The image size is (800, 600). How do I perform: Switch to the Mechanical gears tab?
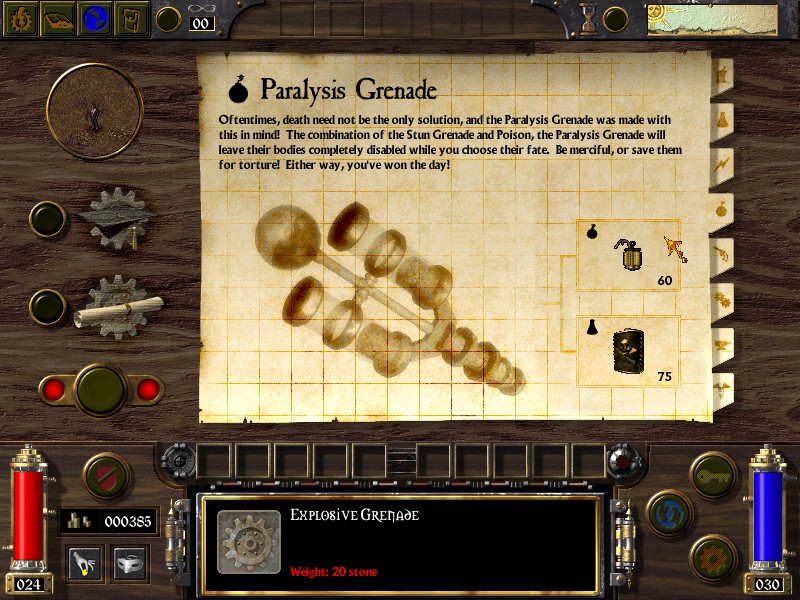click(720, 298)
